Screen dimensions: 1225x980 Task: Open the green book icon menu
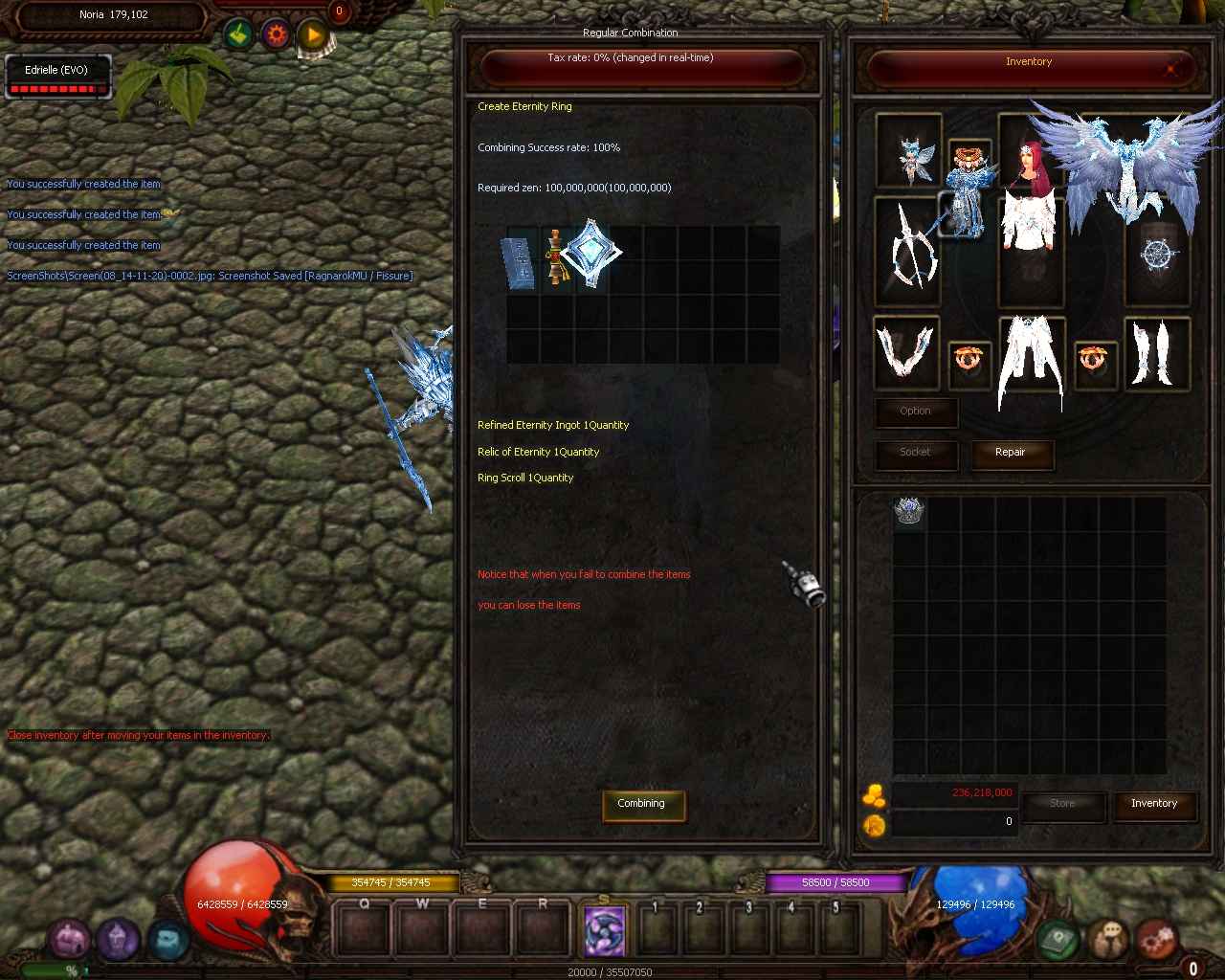(x=1058, y=940)
